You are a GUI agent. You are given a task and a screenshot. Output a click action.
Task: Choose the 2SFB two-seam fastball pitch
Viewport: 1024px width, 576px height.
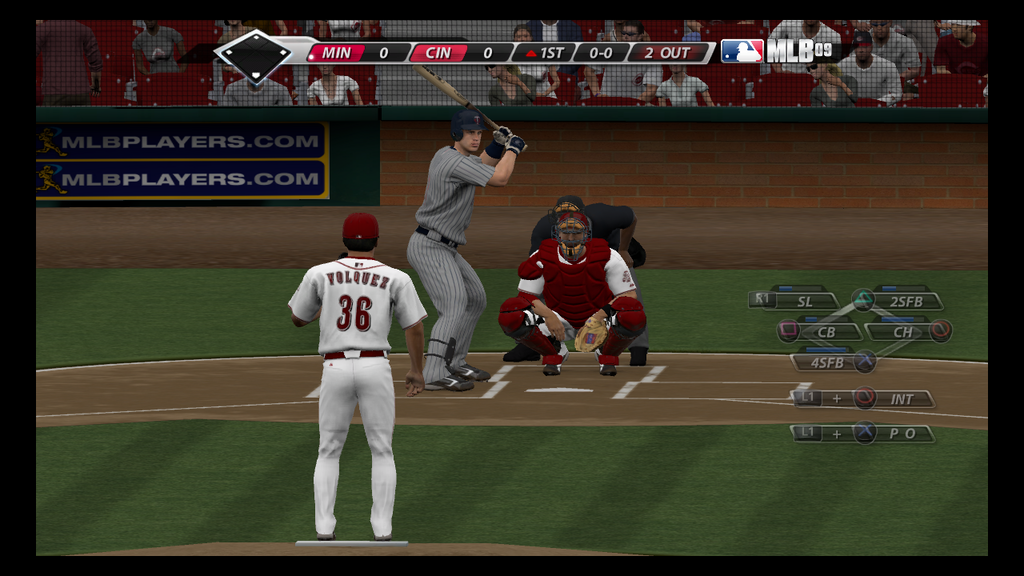click(906, 300)
